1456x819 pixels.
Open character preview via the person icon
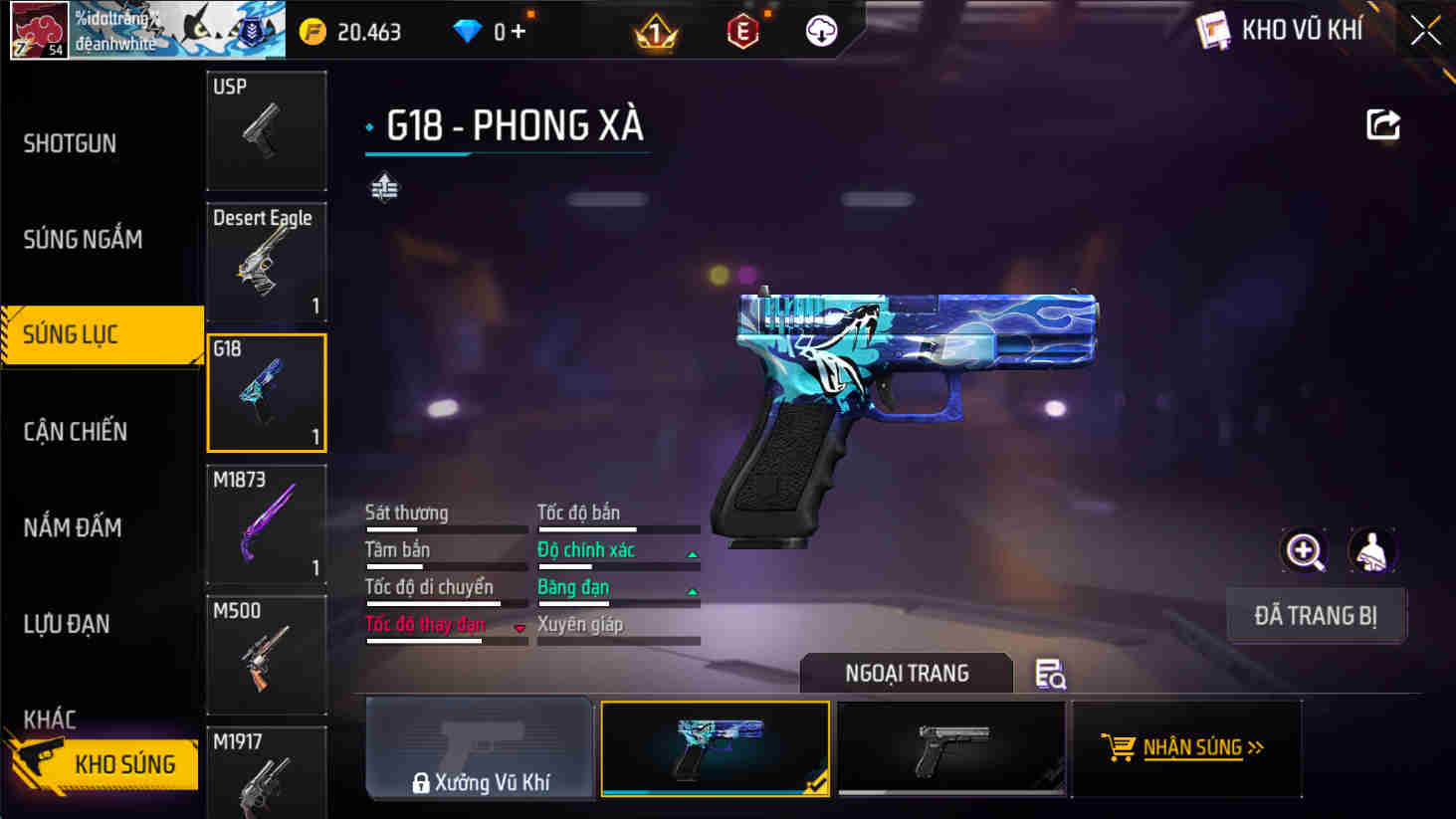click(x=1374, y=551)
